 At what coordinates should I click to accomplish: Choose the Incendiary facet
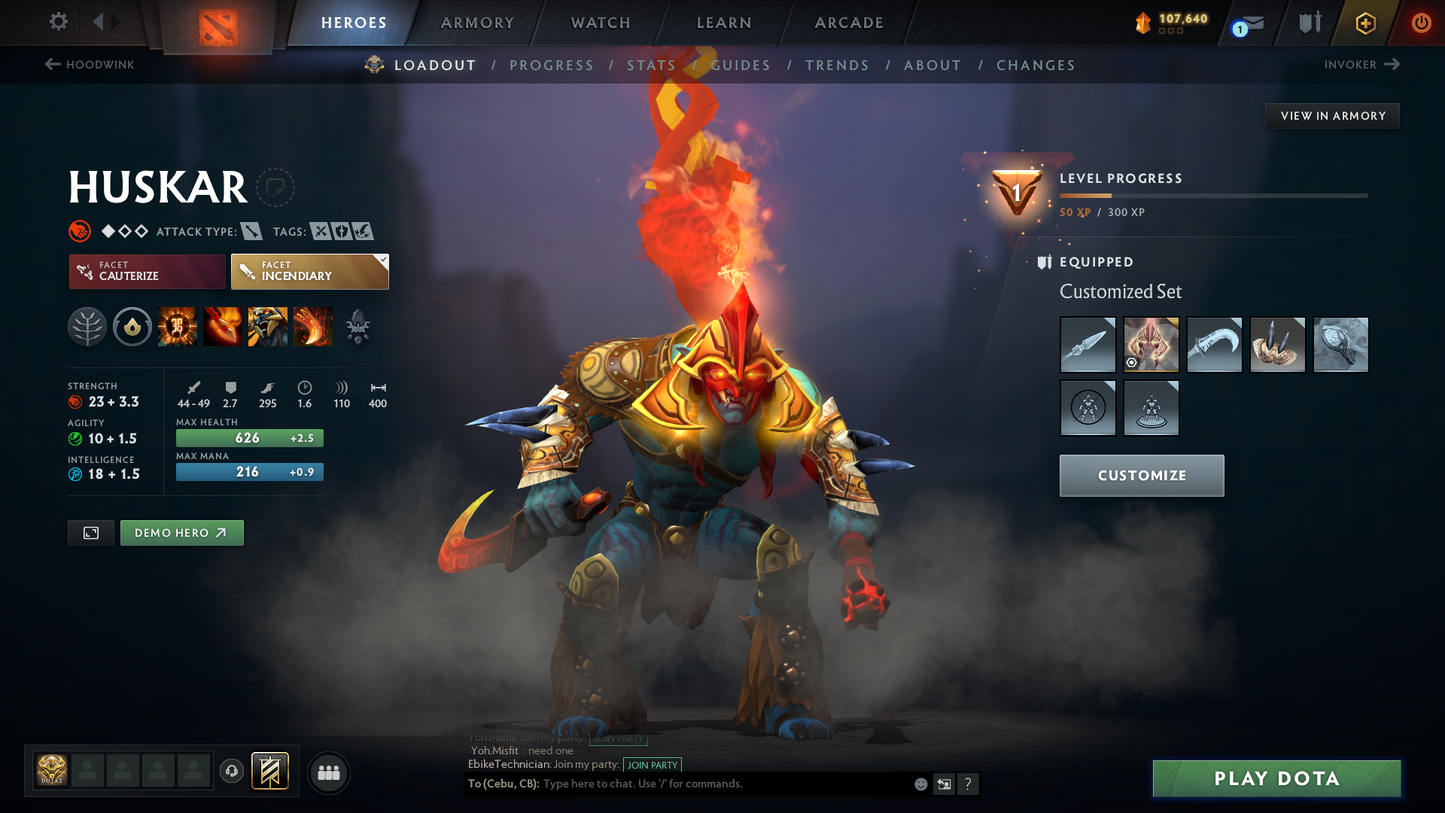[x=309, y=271]
